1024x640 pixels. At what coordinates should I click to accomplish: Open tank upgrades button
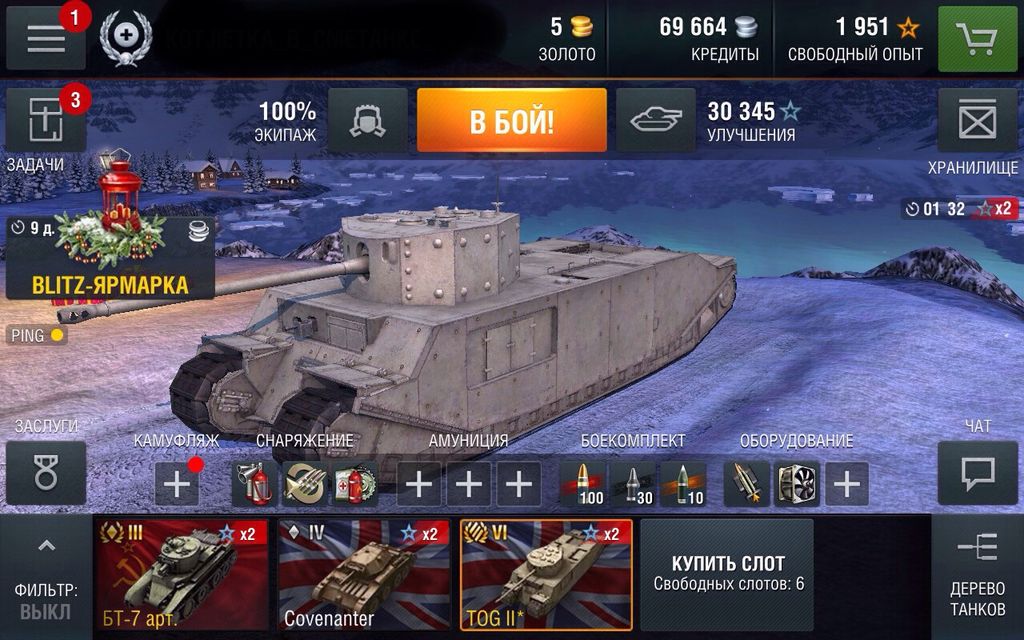[656, 121]
